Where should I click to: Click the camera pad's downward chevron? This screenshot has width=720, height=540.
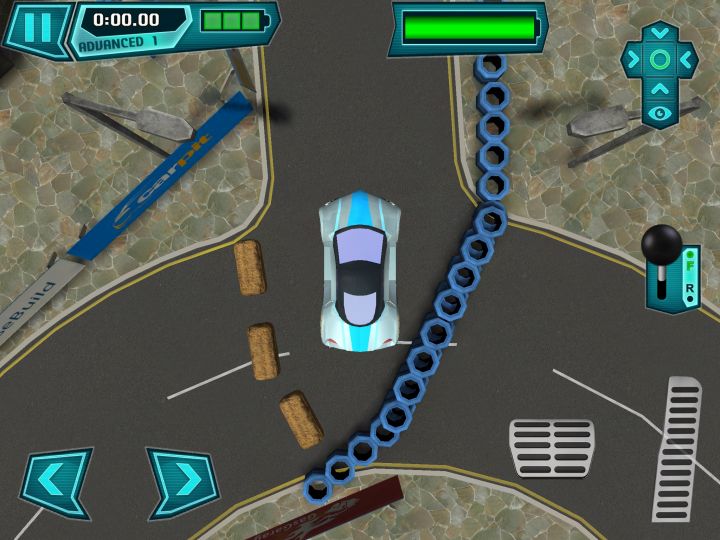coord(660,33)
